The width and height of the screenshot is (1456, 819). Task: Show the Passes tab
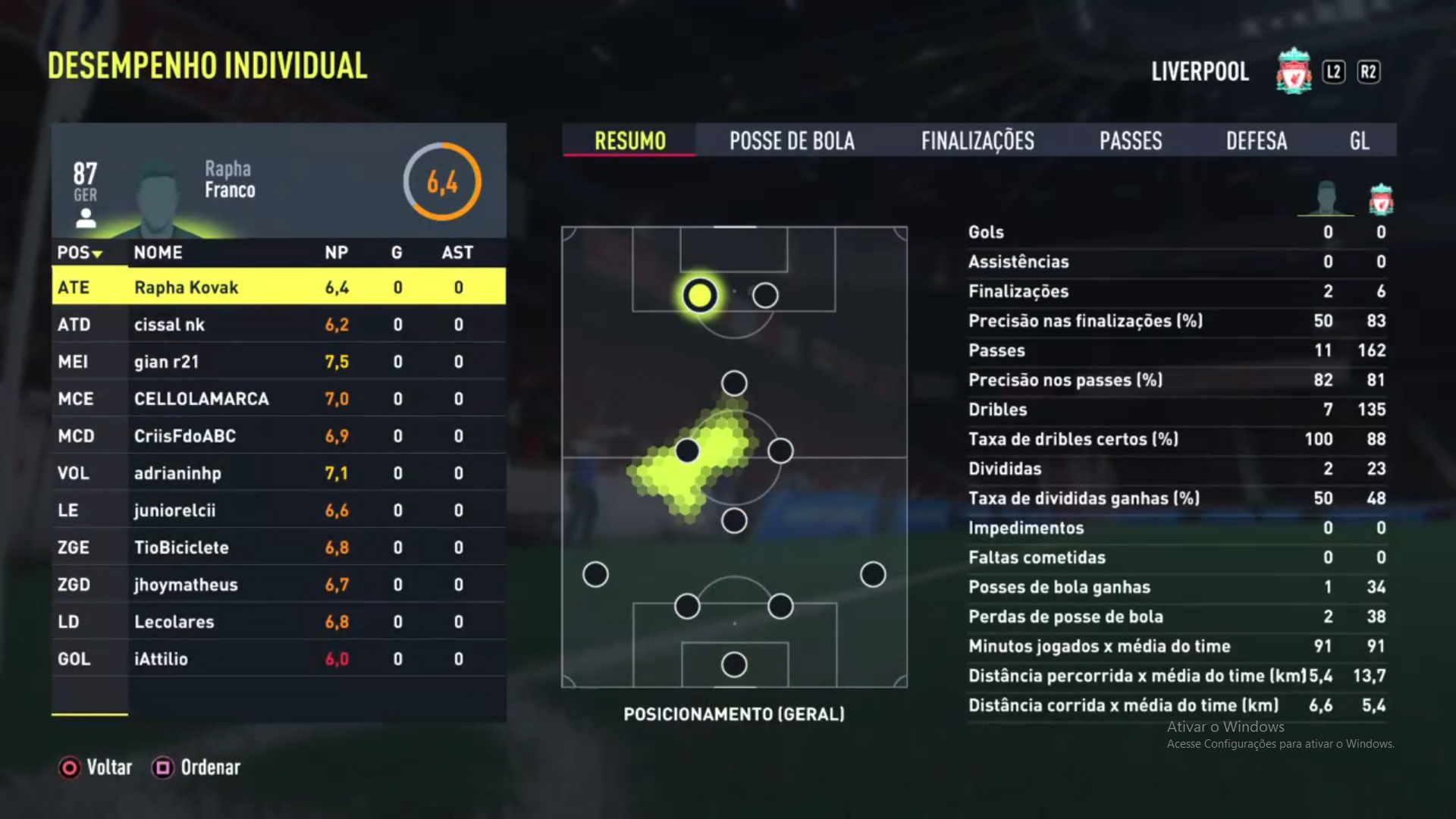coord(1131,141)
